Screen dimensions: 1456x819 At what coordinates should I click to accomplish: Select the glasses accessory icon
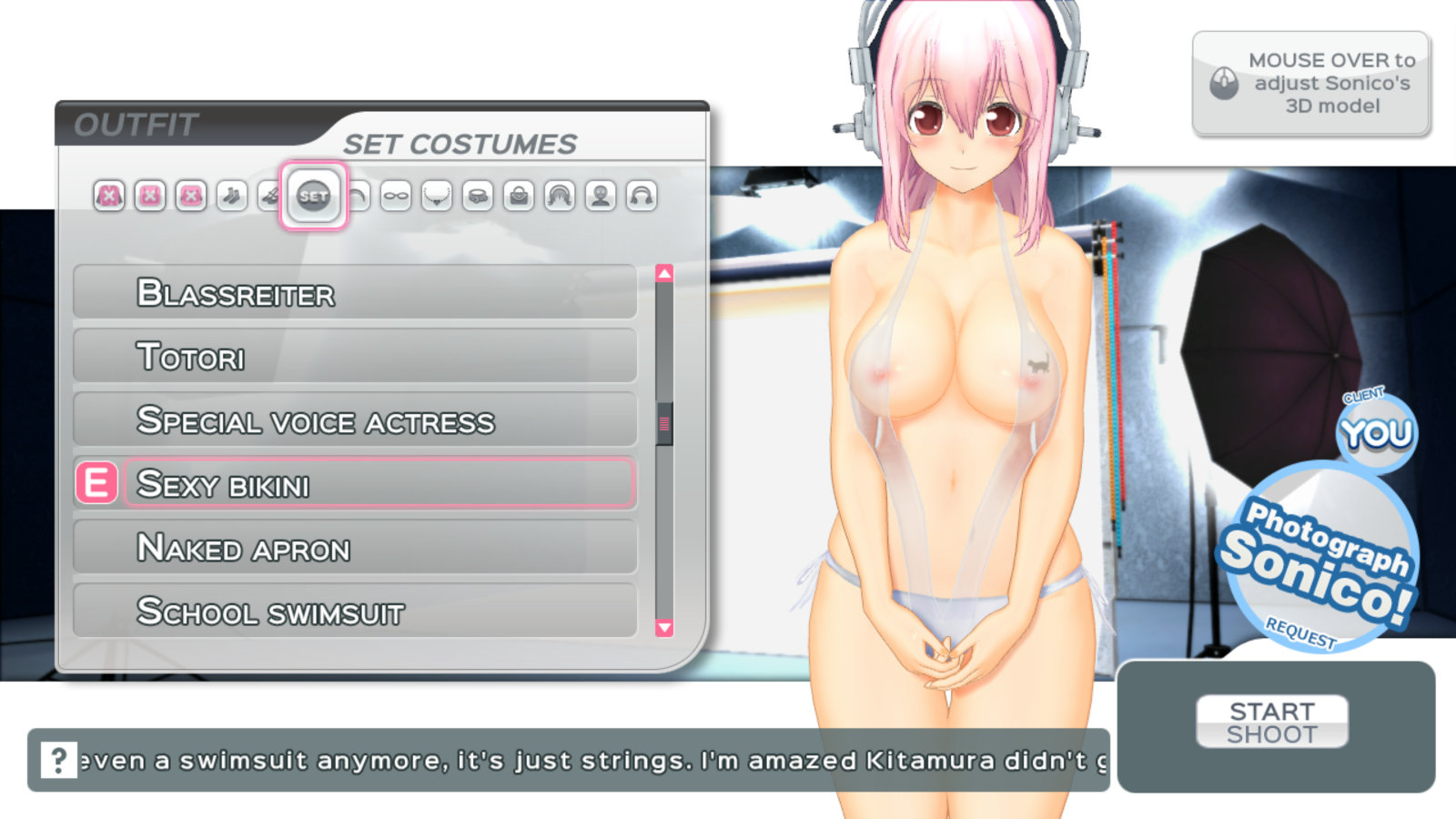tap(398, 196)
